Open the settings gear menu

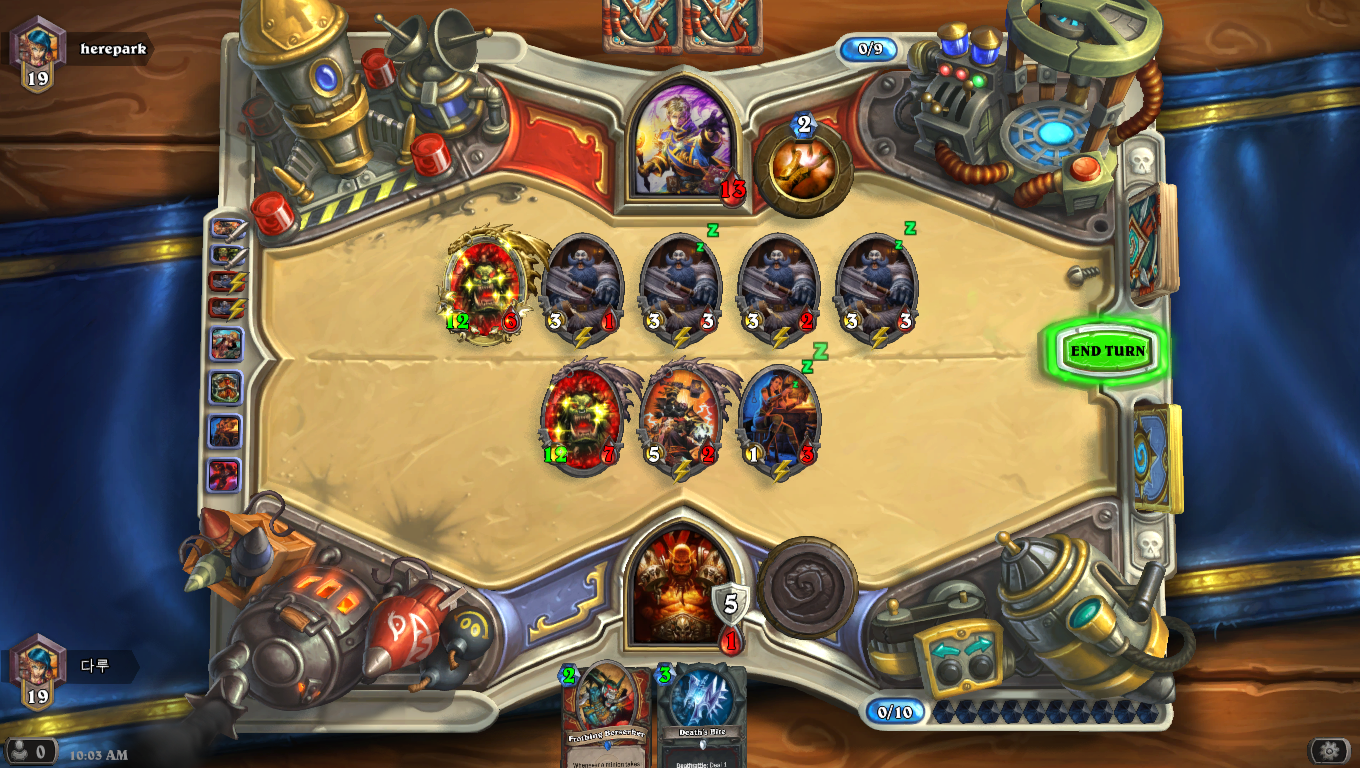[1328, 750]
